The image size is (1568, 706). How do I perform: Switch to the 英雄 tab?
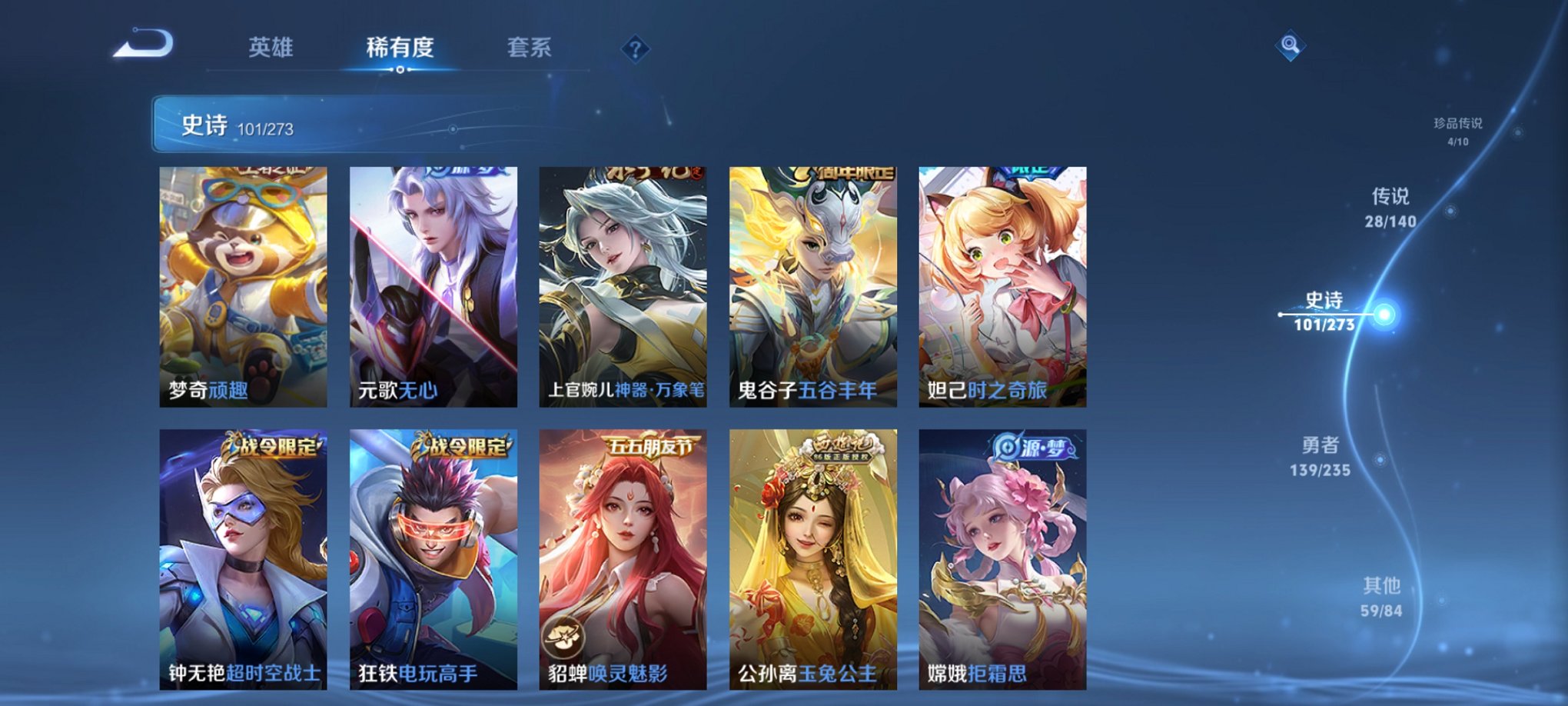[x=271, y=48]
